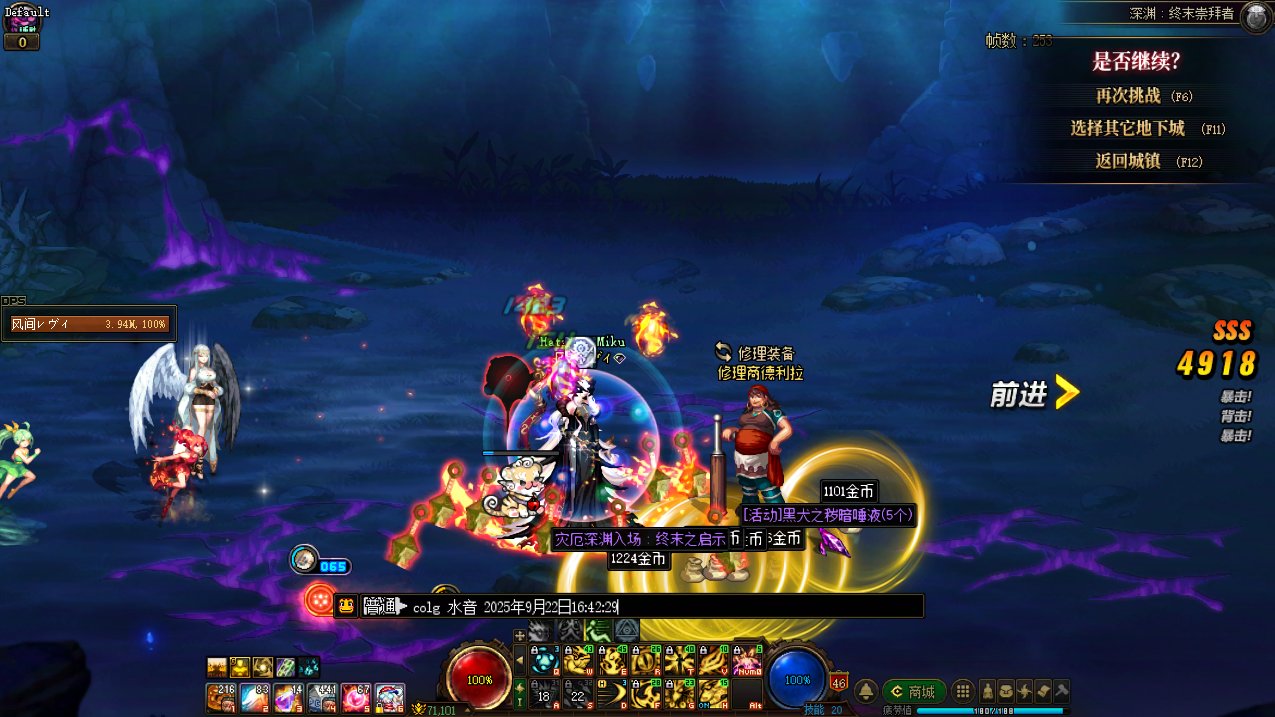Image resolution: width=1275 pixels, height=717 pixels.
Task: Choose 返回城镇 to return to town
Action: (1127, 161)
